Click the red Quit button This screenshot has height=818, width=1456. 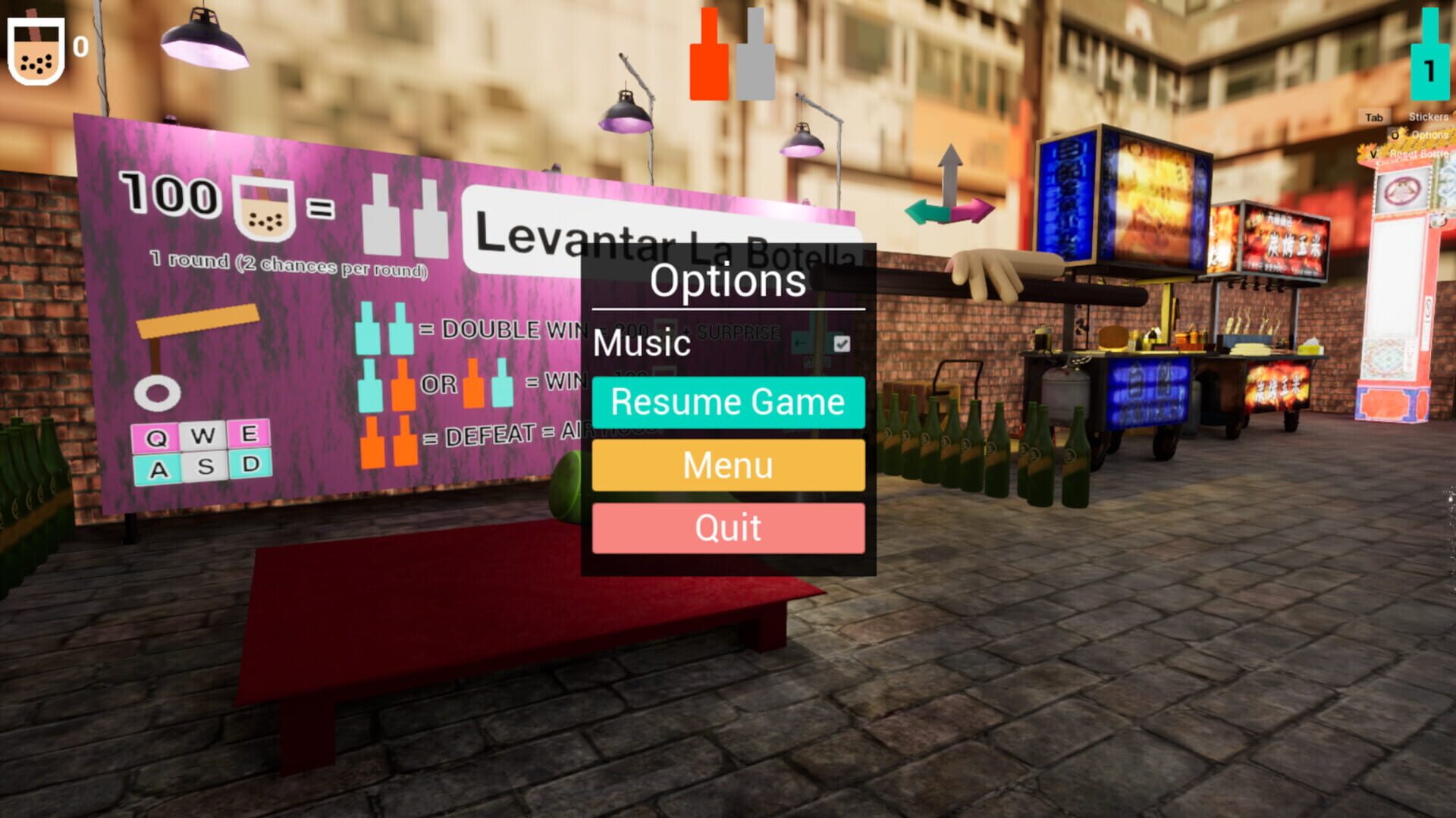[x=727, y=527]
